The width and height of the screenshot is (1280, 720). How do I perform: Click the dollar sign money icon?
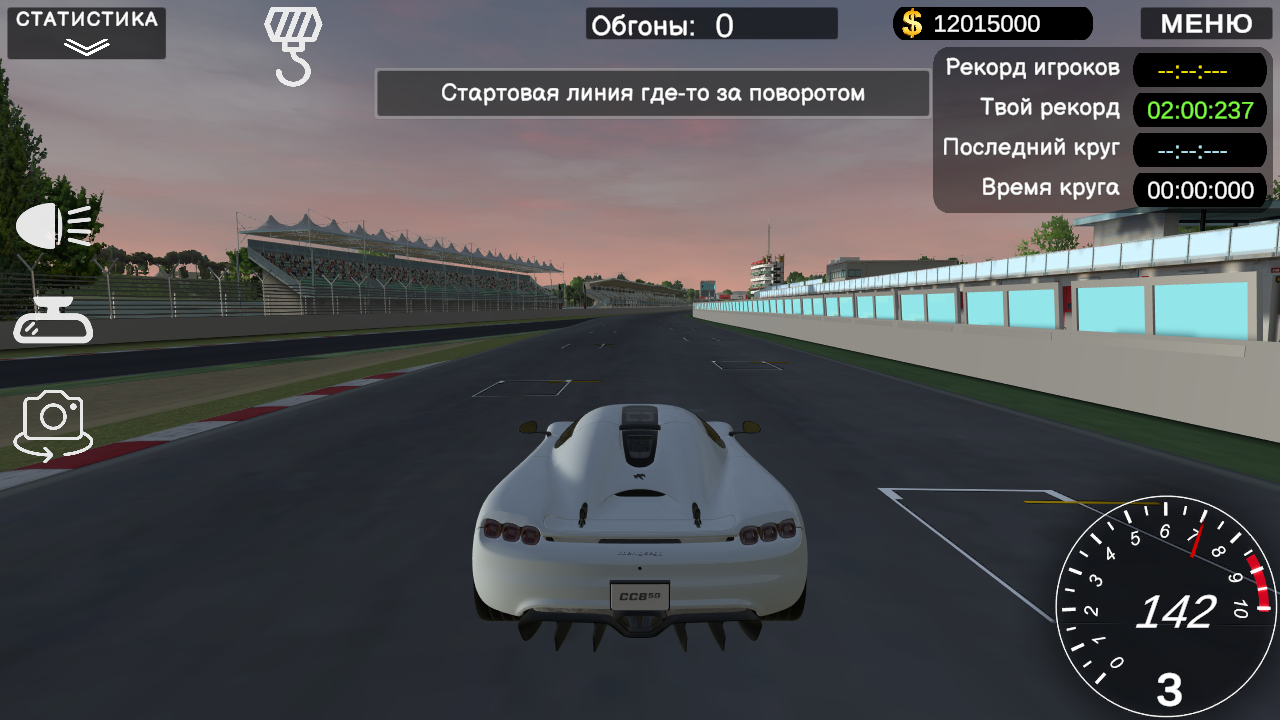click(910, 23)
